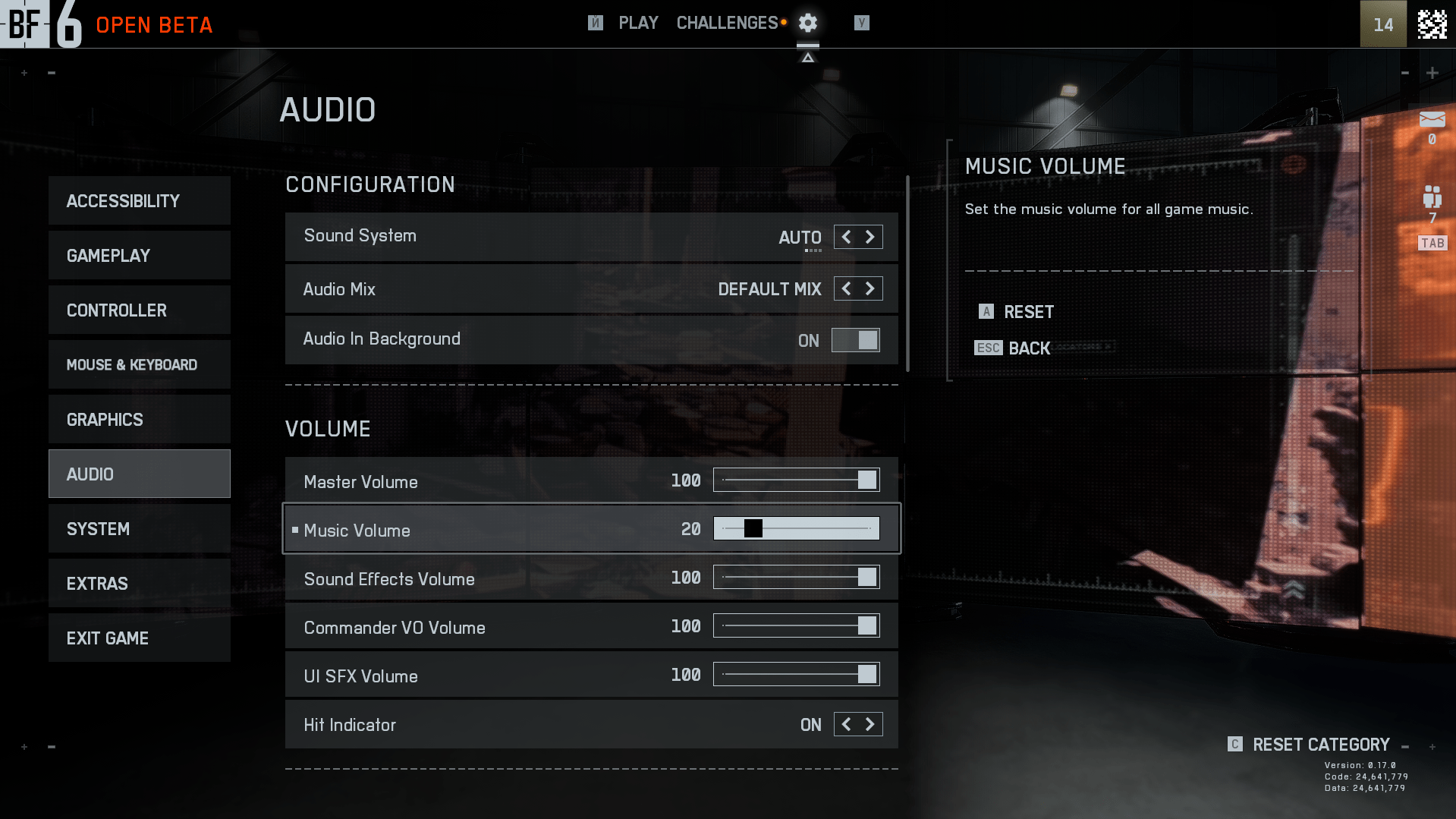Click RESET CATEGORY at the bottom right
This screenshot has width=1456, height=819.
[x=1320, y=745]
